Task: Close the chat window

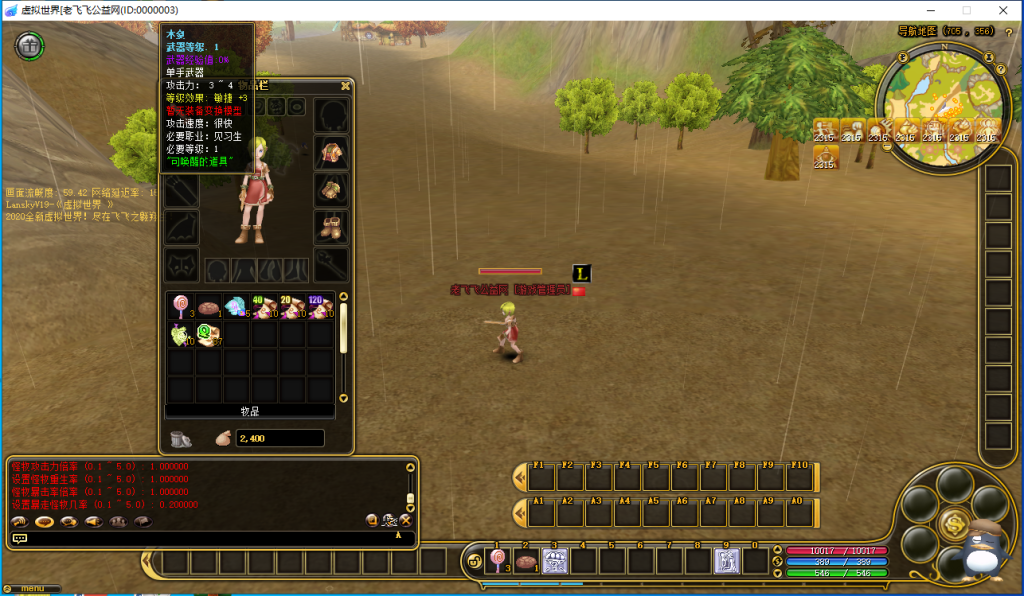Action: (406, 520)
